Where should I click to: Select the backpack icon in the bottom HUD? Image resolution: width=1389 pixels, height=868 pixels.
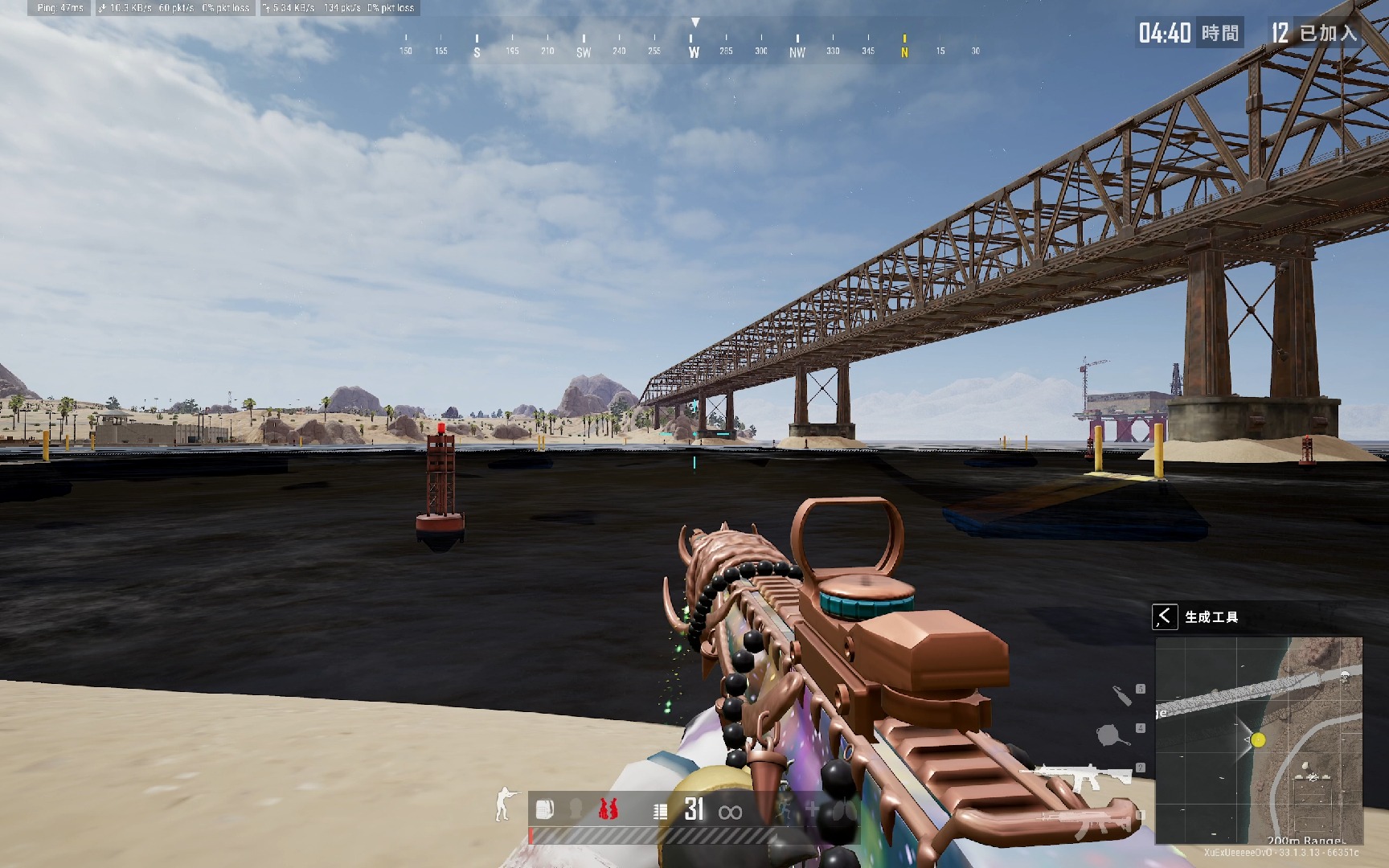click(545, 809)
